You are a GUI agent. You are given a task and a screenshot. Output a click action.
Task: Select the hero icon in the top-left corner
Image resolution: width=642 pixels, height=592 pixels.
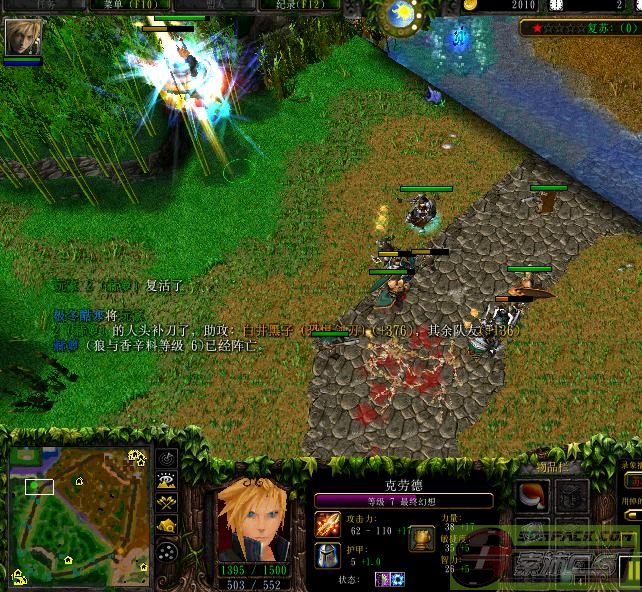click(23, 38)
